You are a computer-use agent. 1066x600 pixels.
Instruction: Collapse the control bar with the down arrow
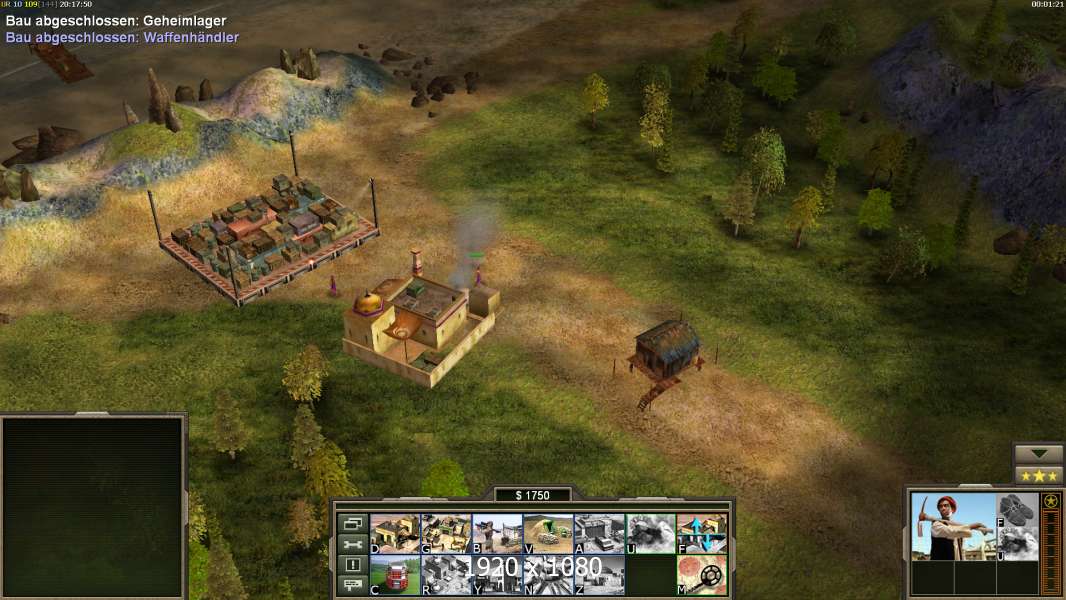click(x=1038, y=454)
